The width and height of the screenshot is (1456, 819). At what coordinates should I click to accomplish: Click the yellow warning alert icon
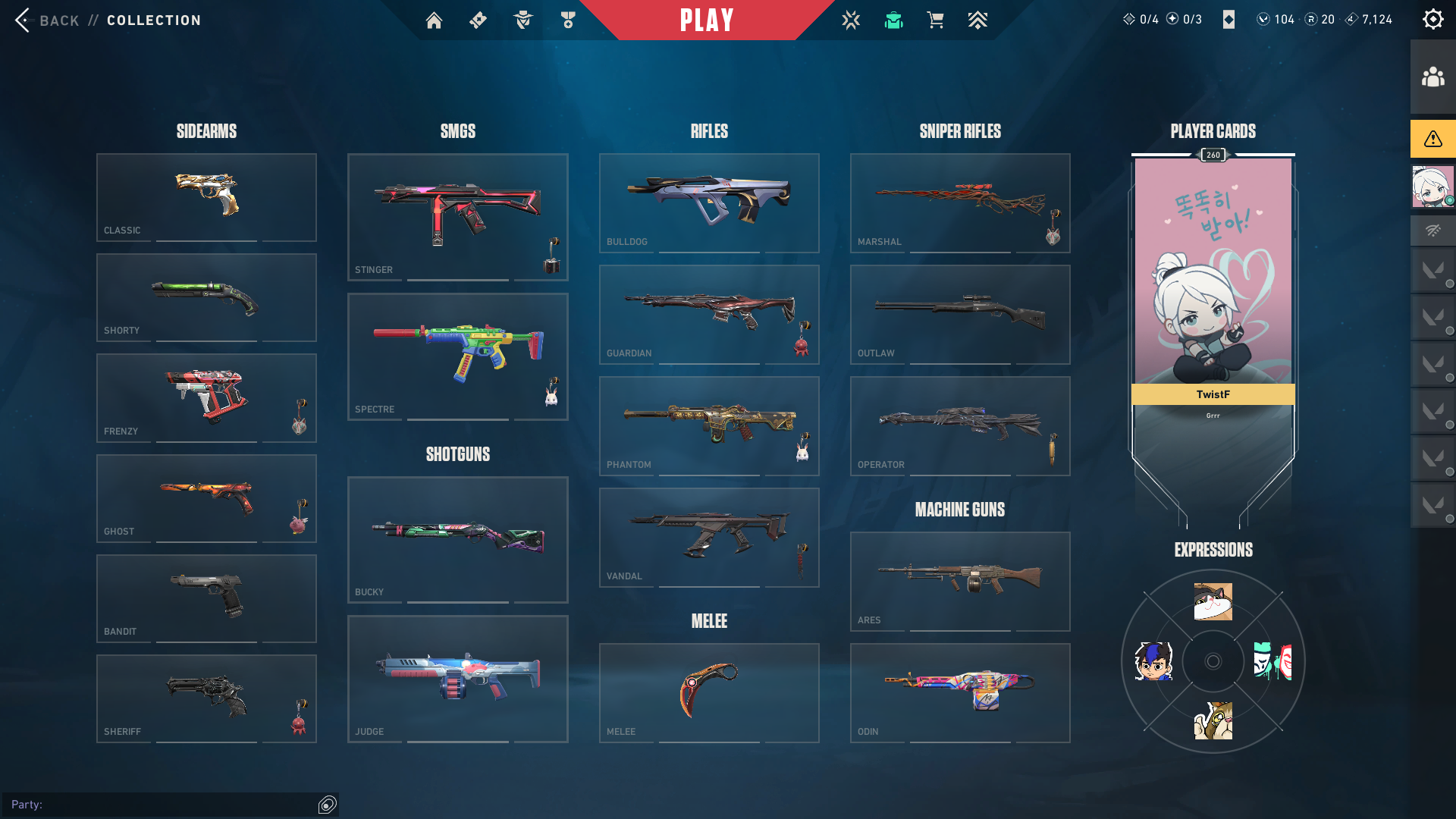tap(1432, 139)
